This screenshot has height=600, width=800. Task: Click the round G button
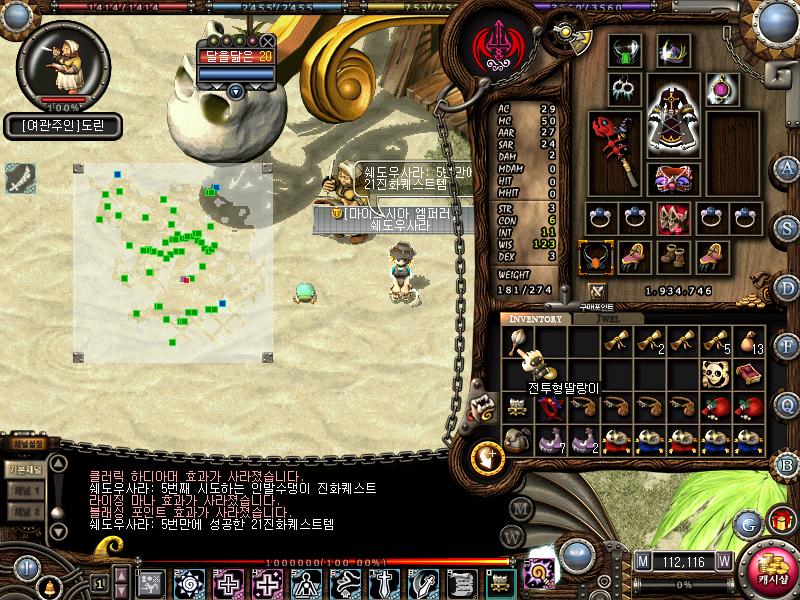(x=747, y=522)
